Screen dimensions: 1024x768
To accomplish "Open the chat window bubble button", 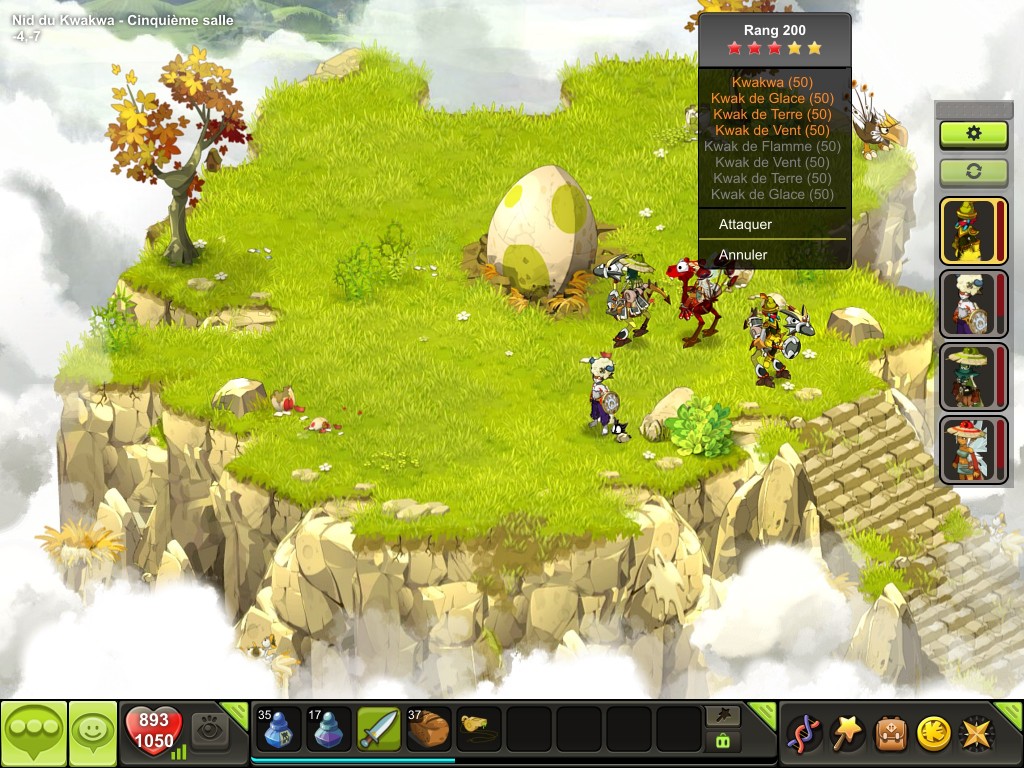I will [x=33, y=733].
